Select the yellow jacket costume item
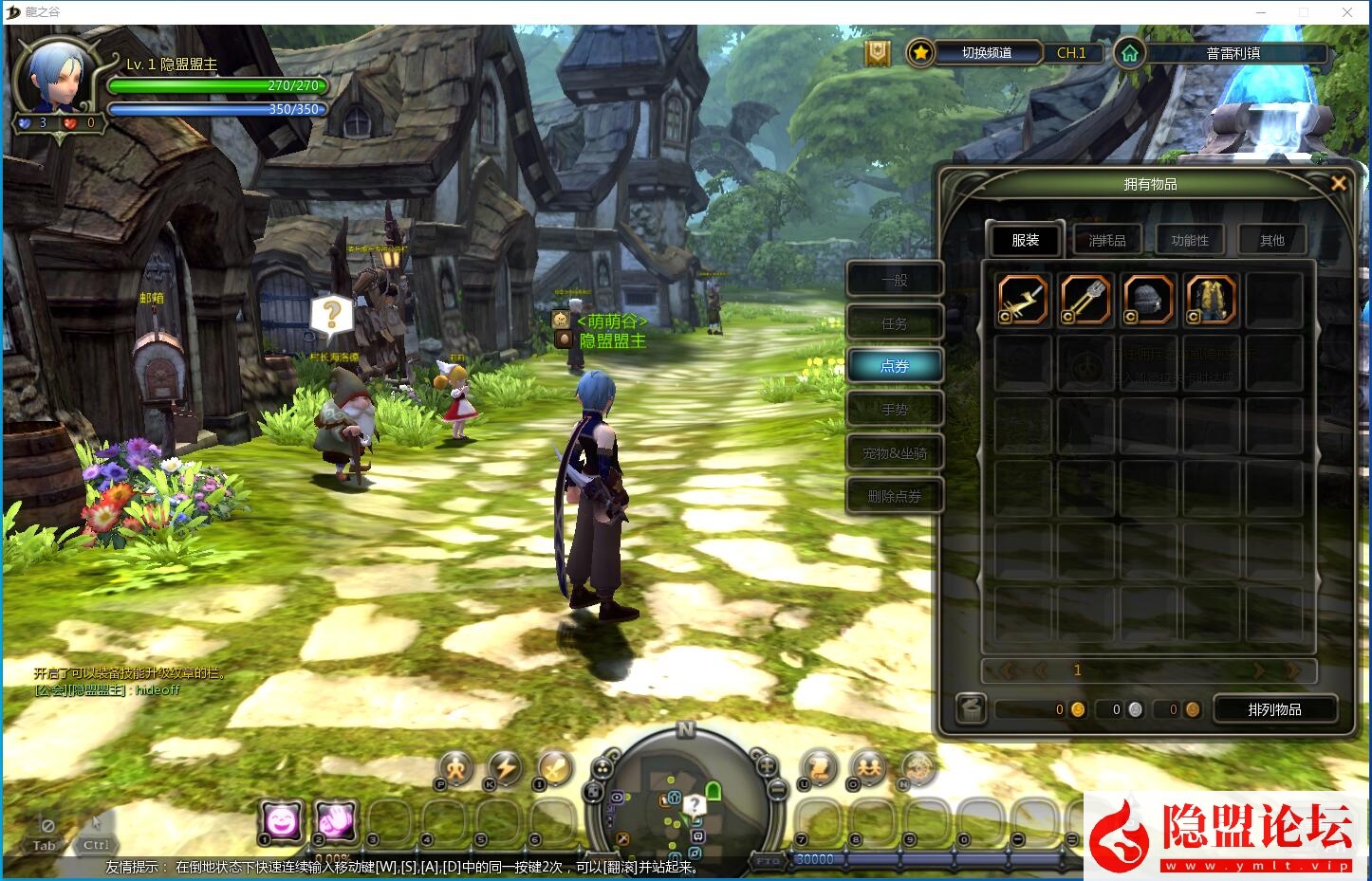Image resolution: width=1372 pixels, height=881 pixels. [1210, 300]
